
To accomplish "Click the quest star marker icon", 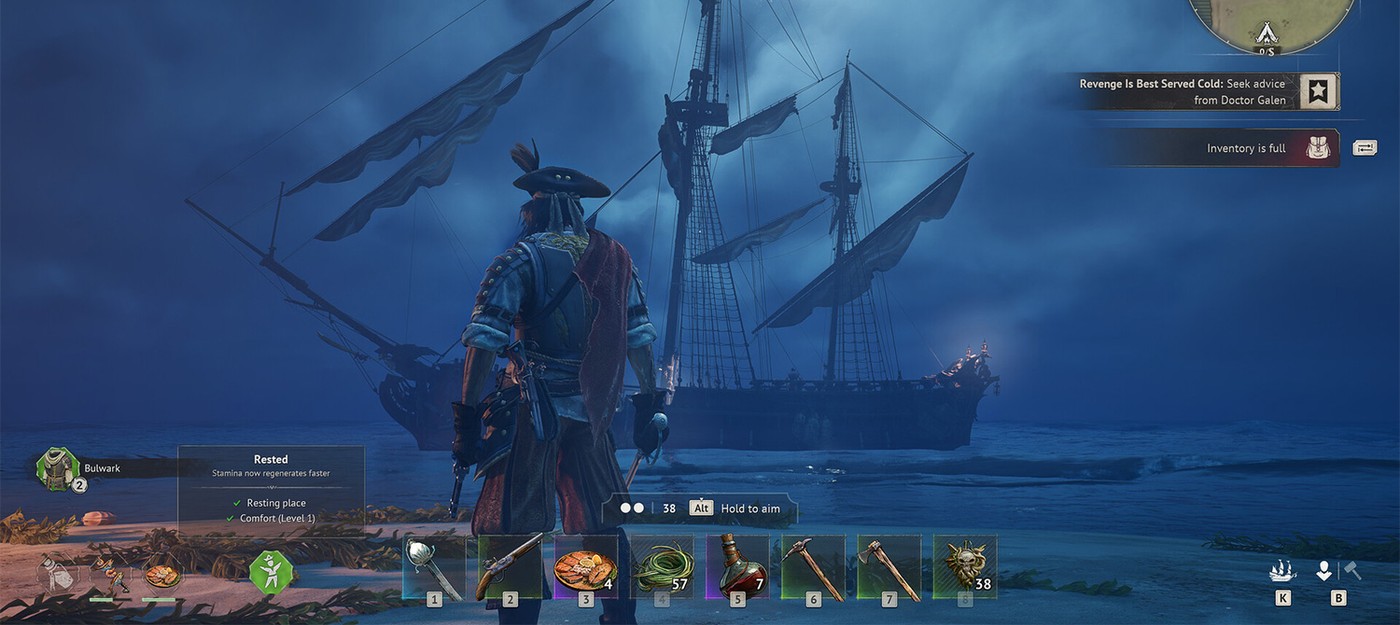I will (x=1319, y=92).
